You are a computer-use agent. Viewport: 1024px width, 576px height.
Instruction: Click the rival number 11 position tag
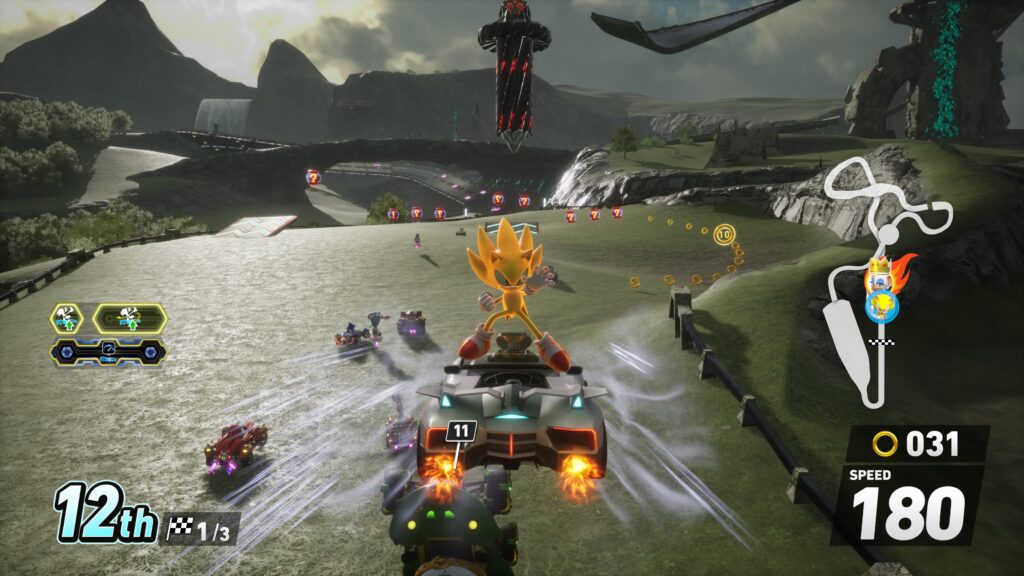point(460,431)
